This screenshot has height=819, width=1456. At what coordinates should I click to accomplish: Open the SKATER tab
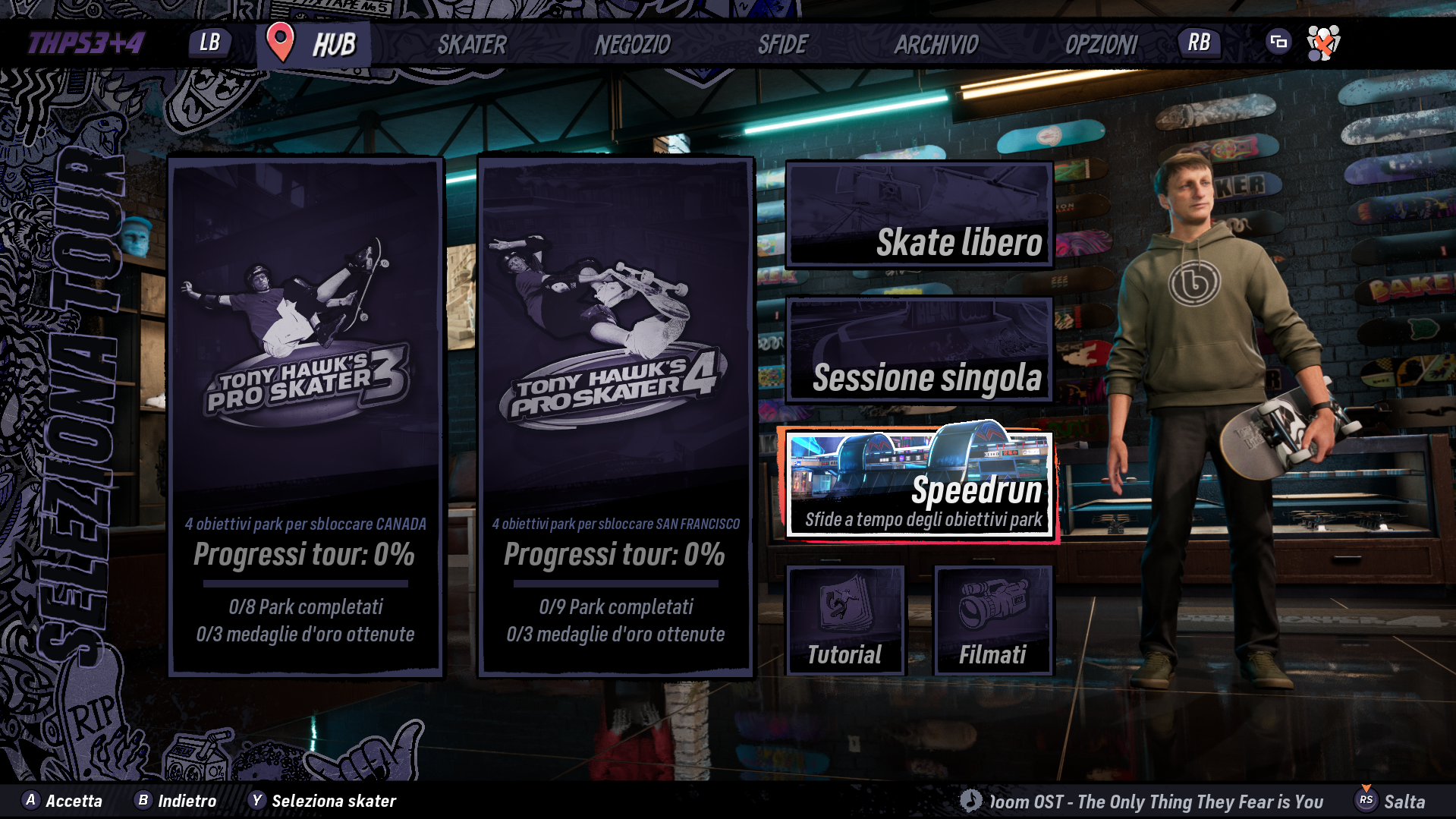click(472, 45)
